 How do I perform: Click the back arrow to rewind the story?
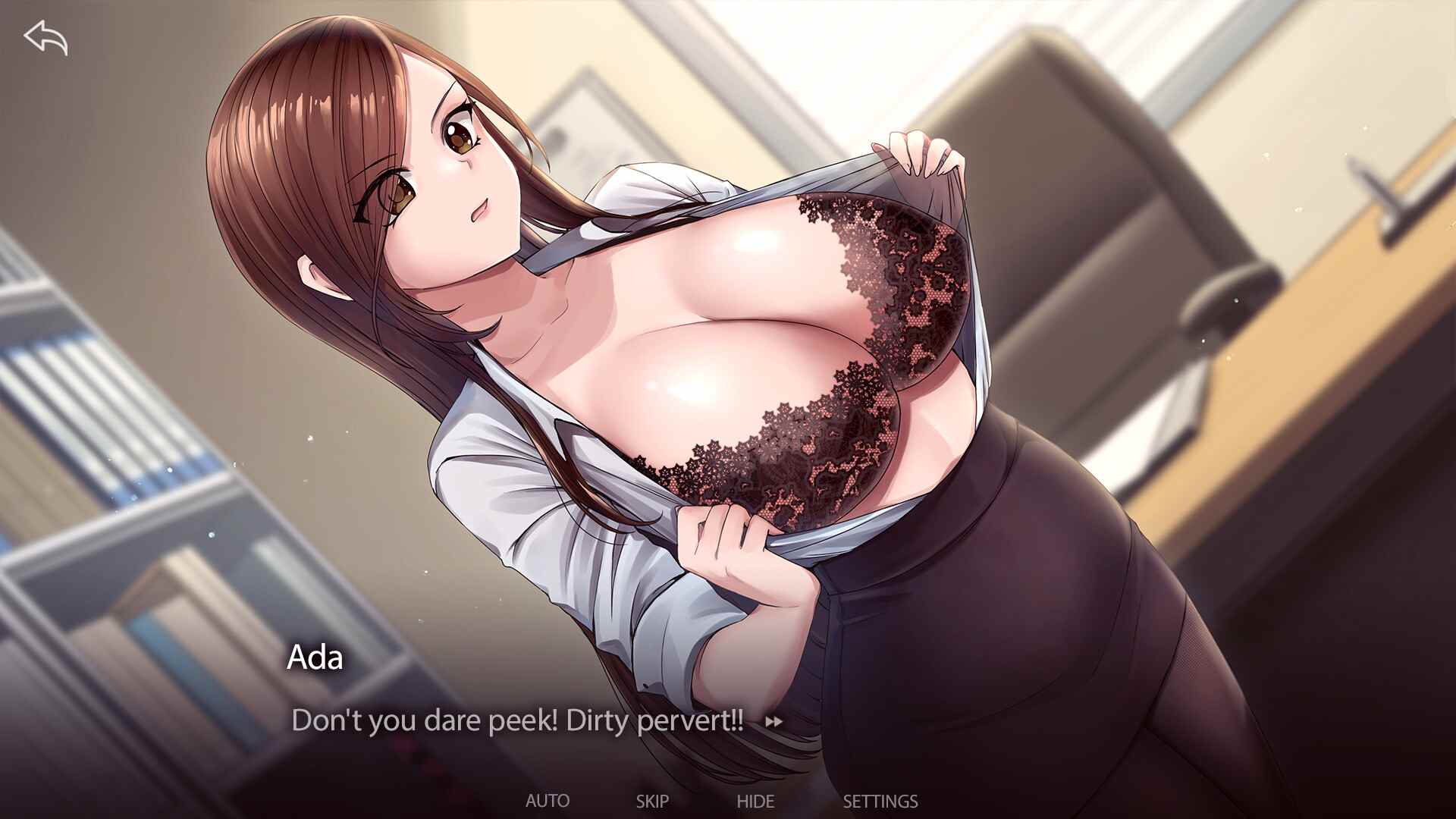45,38
